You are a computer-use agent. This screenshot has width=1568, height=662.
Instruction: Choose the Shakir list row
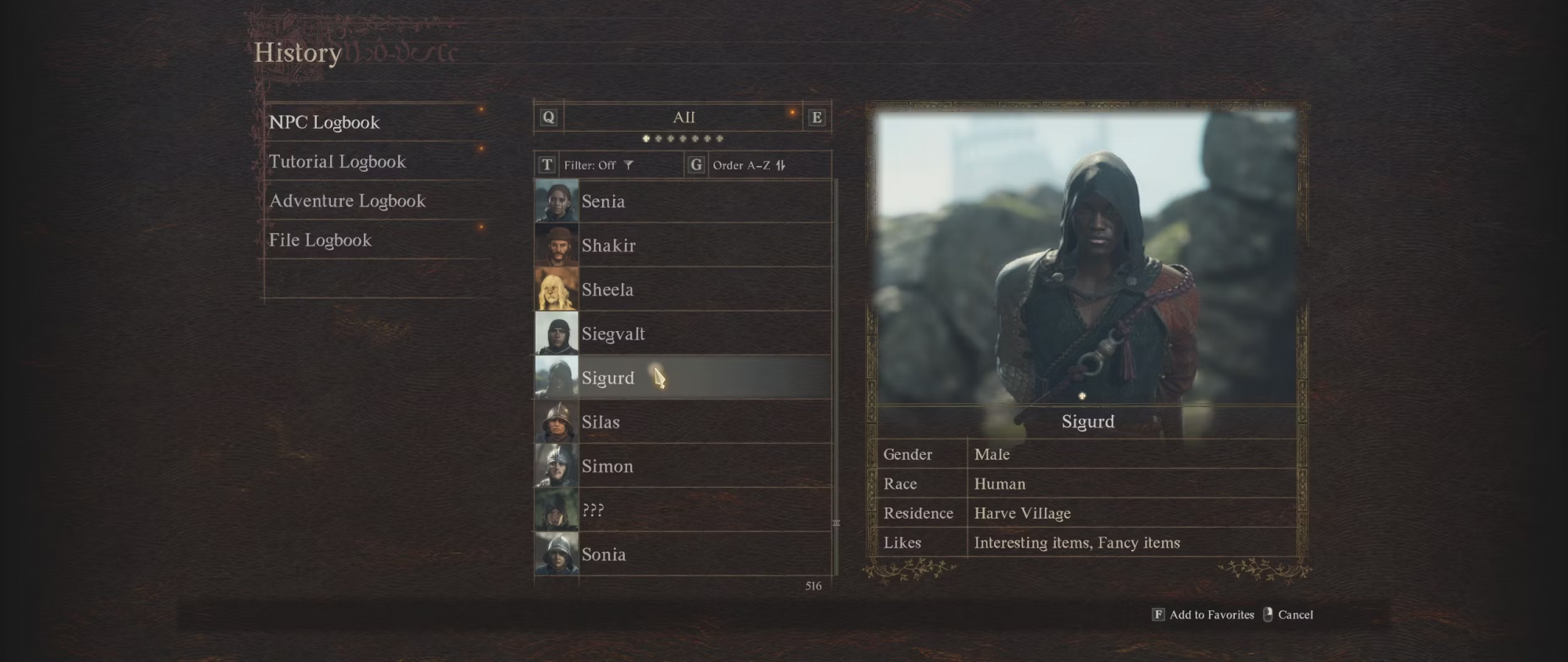pos(682,246)
